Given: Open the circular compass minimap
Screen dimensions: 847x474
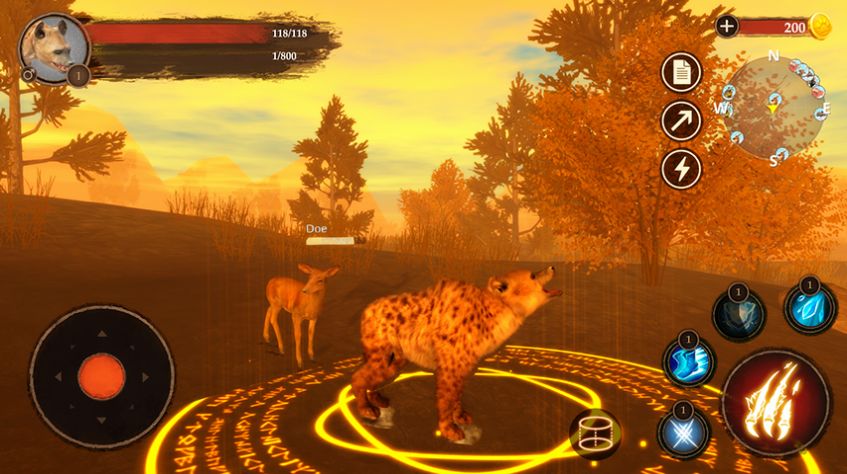Looking at the screenshot, I should pos(774,105).
